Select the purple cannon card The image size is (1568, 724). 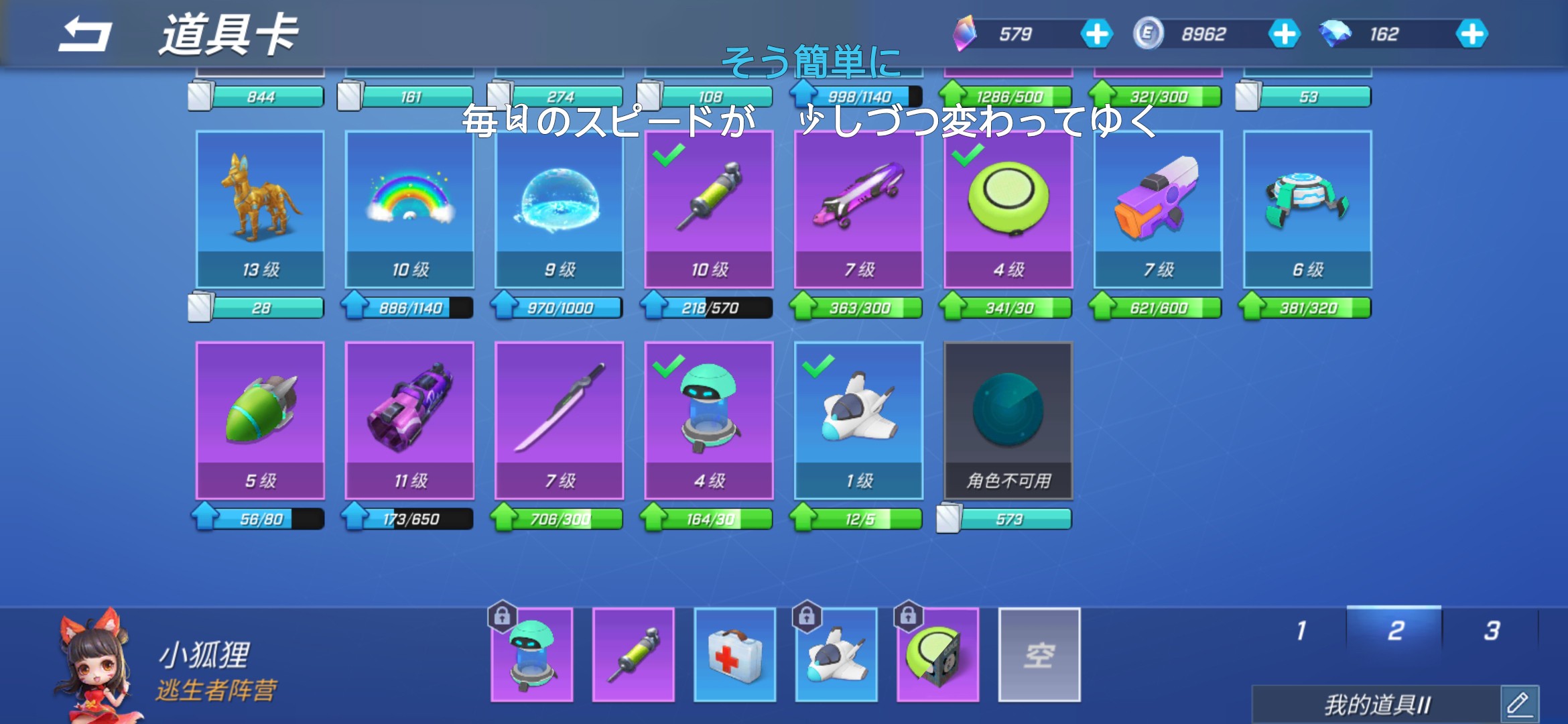point(409,420)
